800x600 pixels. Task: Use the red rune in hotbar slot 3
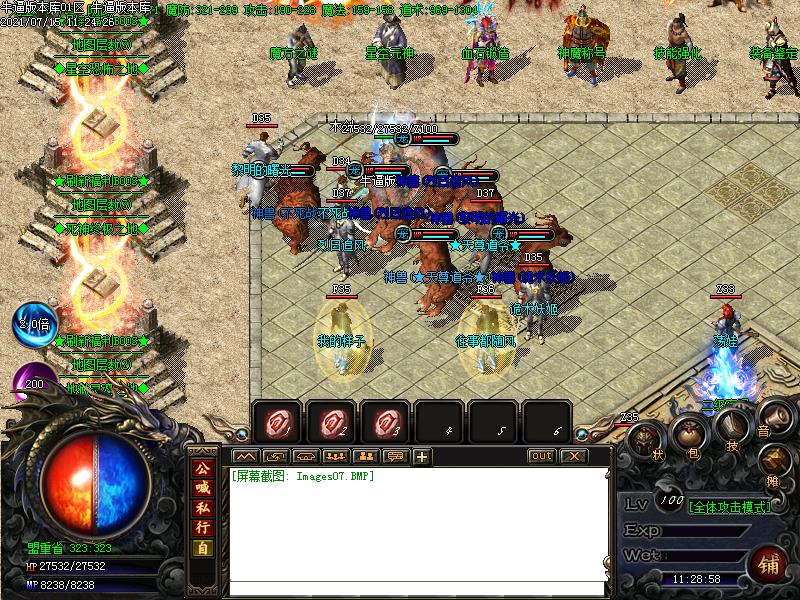[385, 422]
